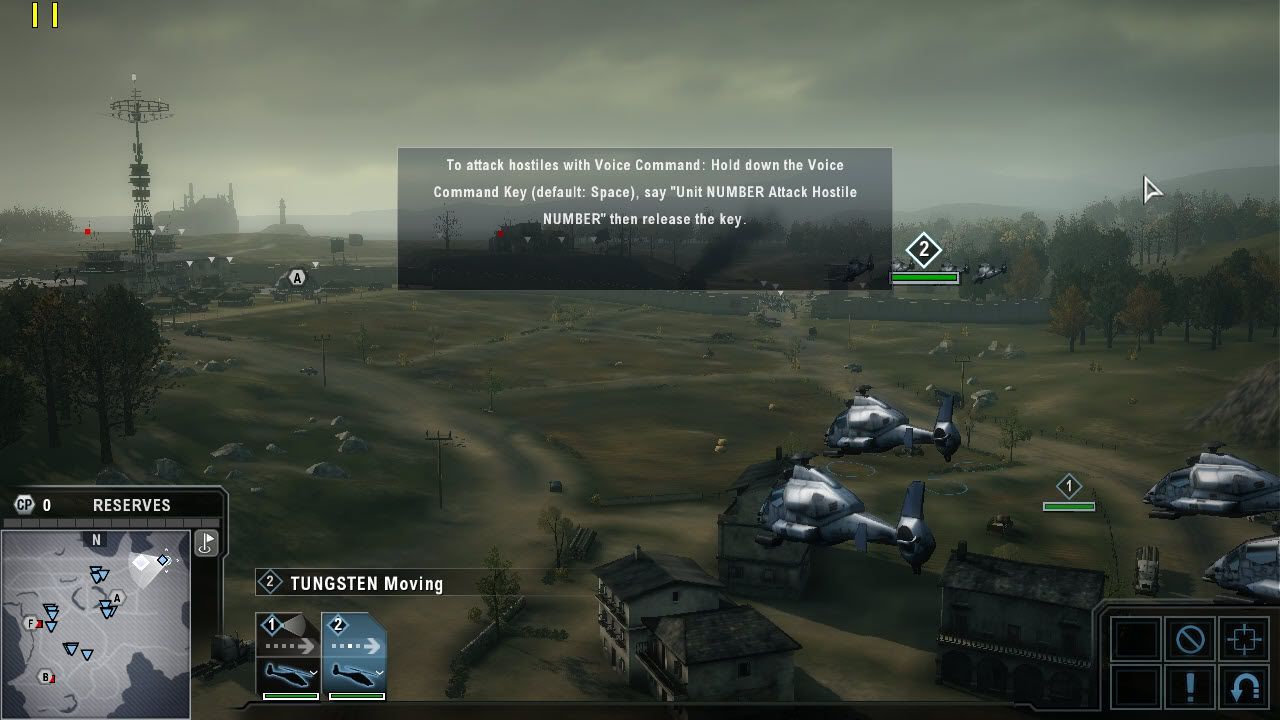Viewport: 1280px width, 720px height.
Task: Select objective marker F on the minimap
Action: pyautogui.click(x=31, y=624)
